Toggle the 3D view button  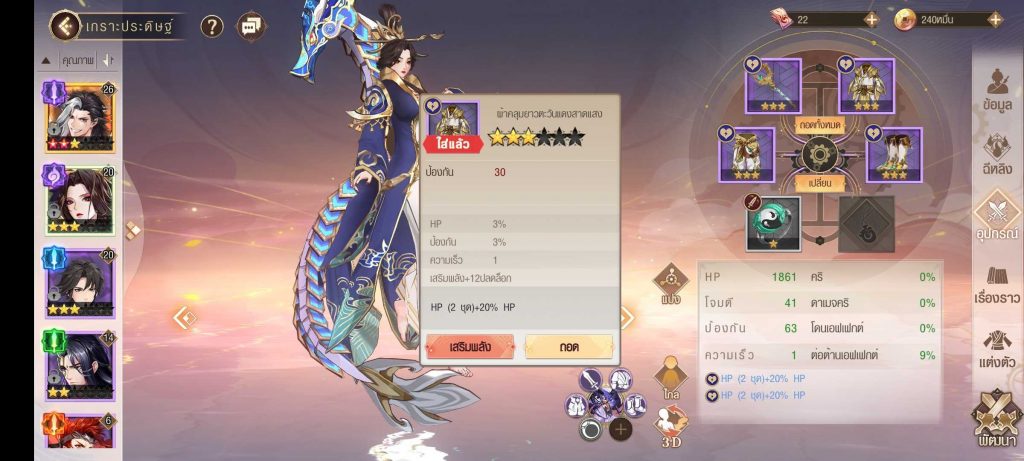tap(672, 428)
